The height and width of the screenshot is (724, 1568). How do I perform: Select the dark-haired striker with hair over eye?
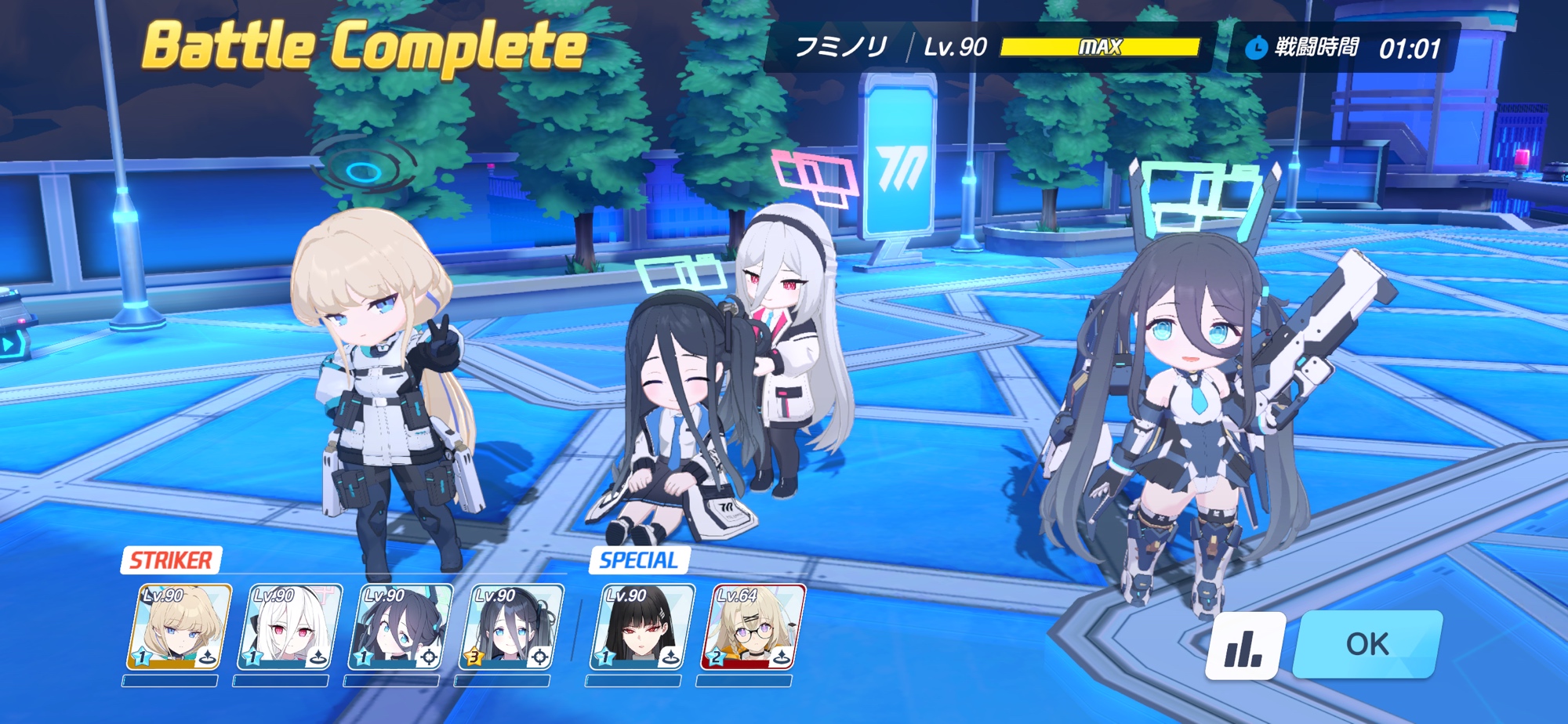click(x=400, y=628)
